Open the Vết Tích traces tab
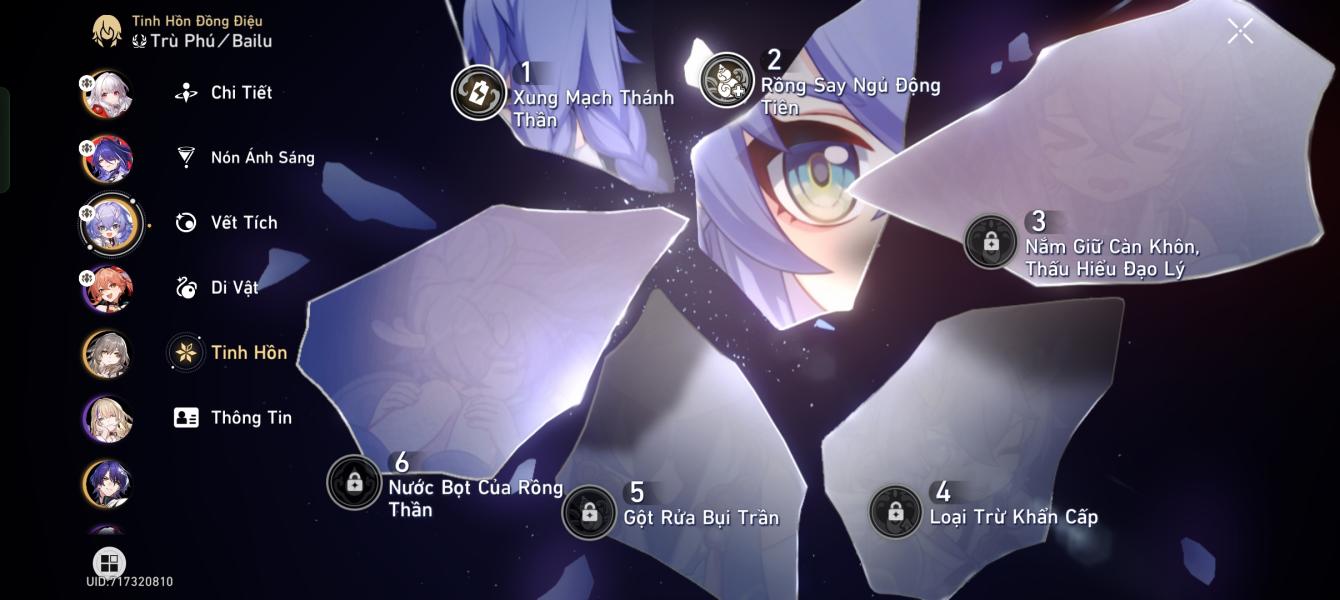1340x600 pixels. click(x=243, y=223)
